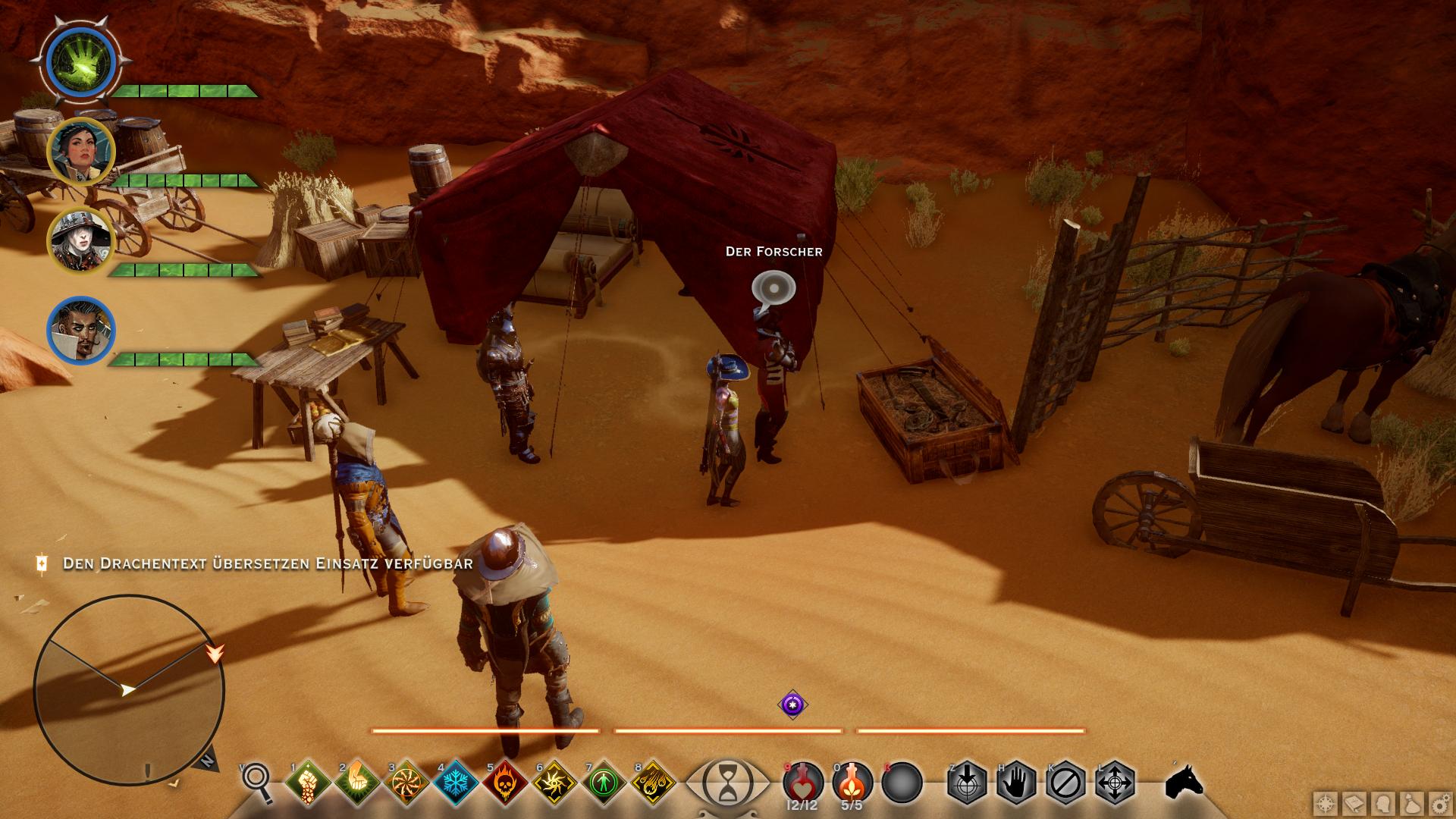Use the stone fist ability

[x=307, y=781]
